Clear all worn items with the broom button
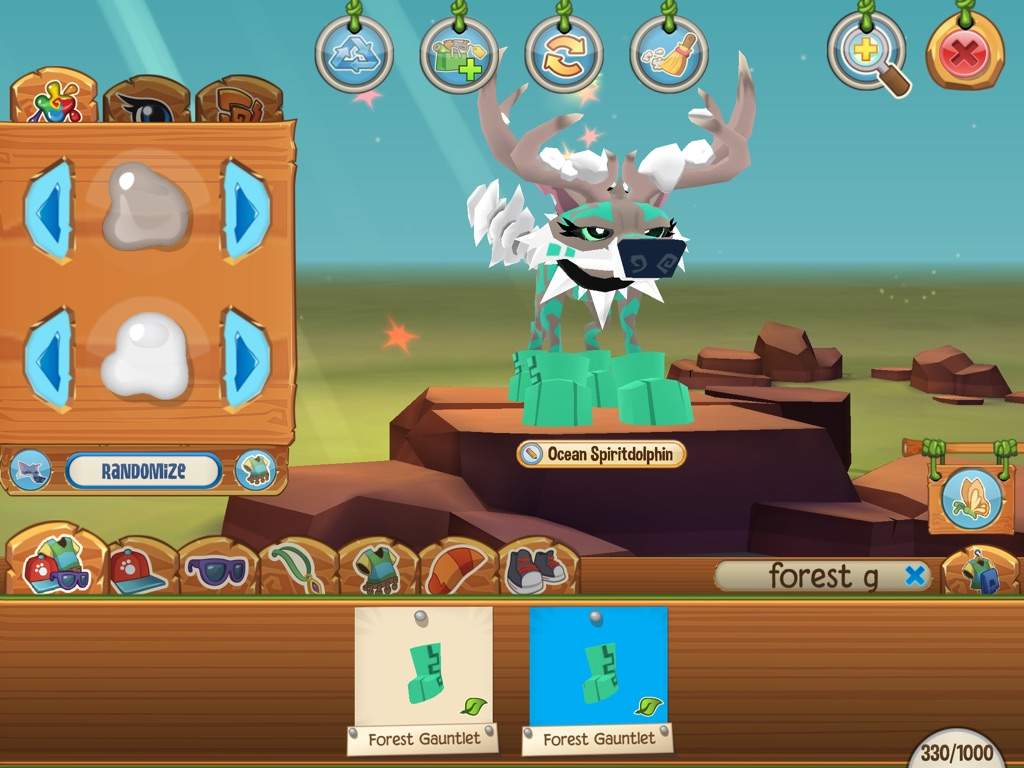The width and height of the screenshot is (1024, 768). 668,54
